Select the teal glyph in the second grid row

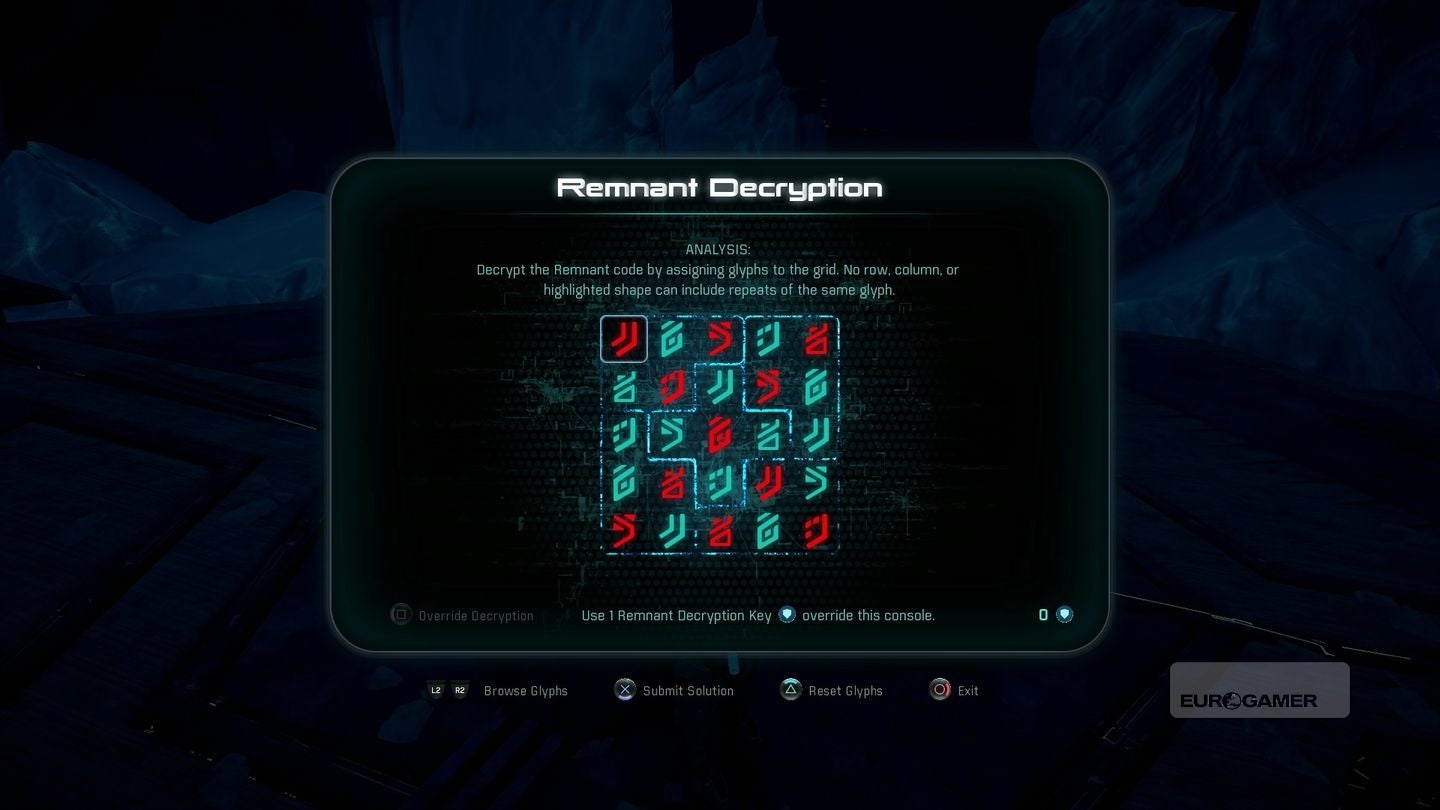click(623, 388)
